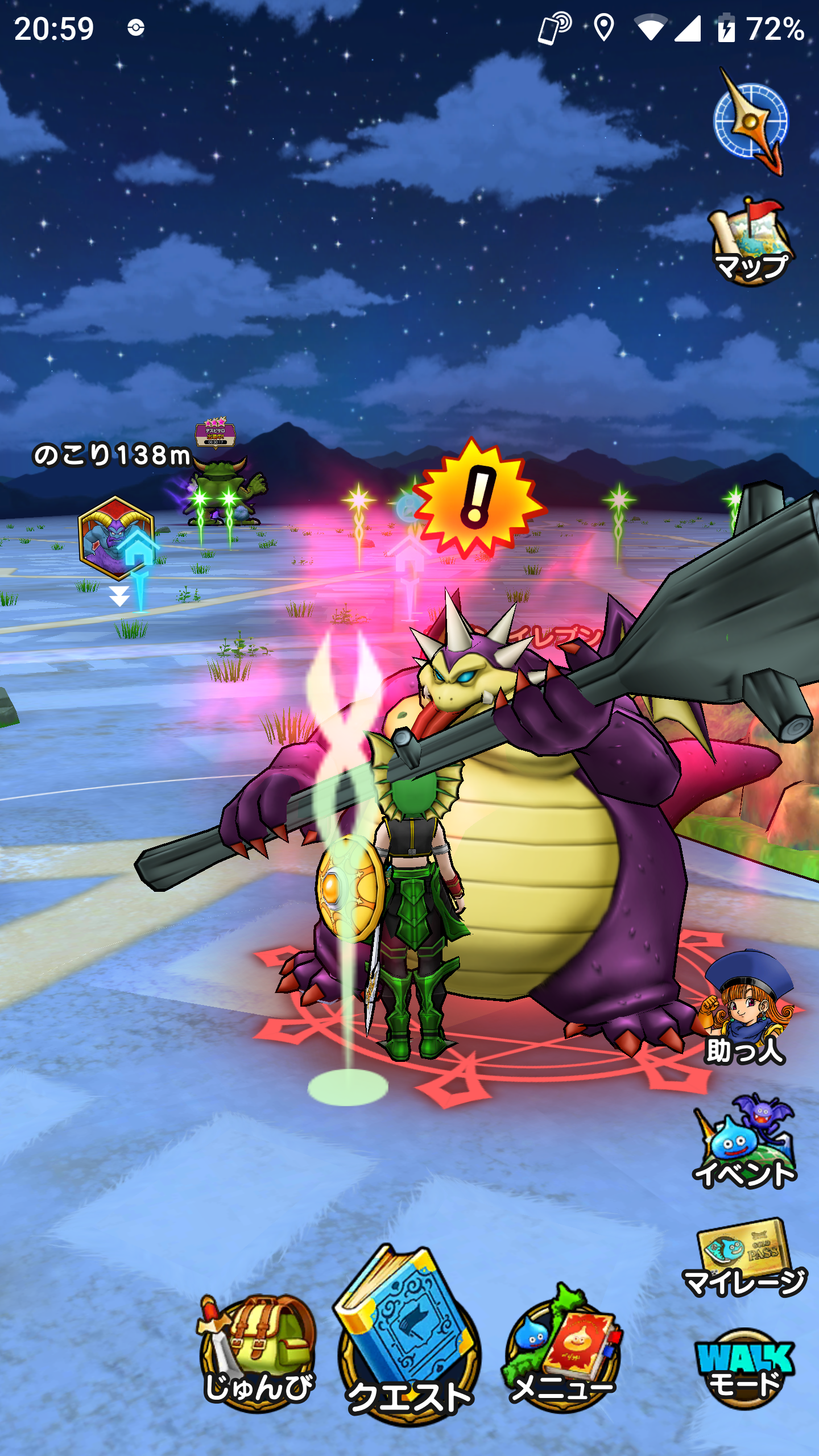Open the マイレージ gold pass
Image resolution: width=819 pixels, height=1456 pixels.
[x=745, y=1258]
